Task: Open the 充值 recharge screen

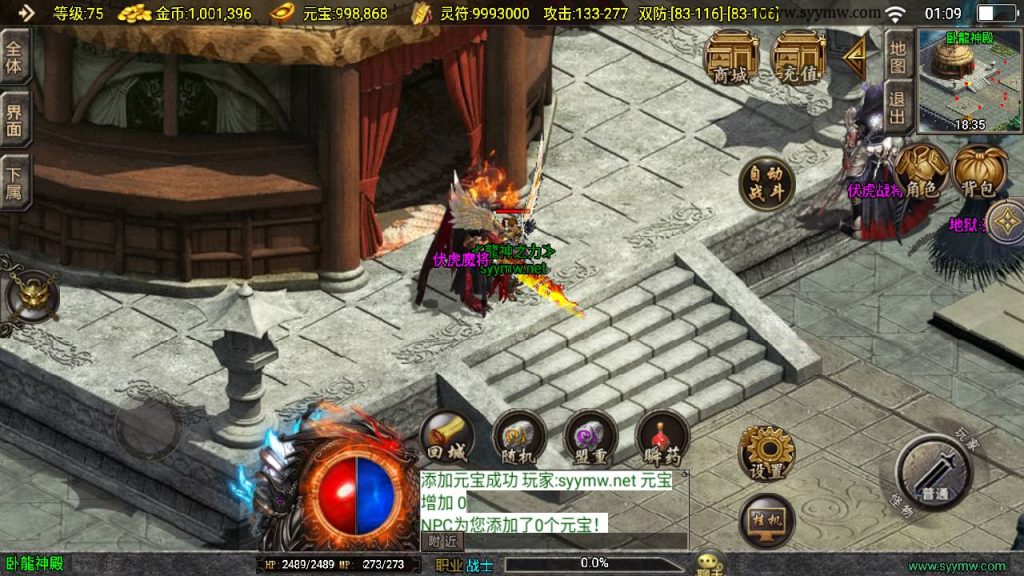Action: click(x=798, y=56)
